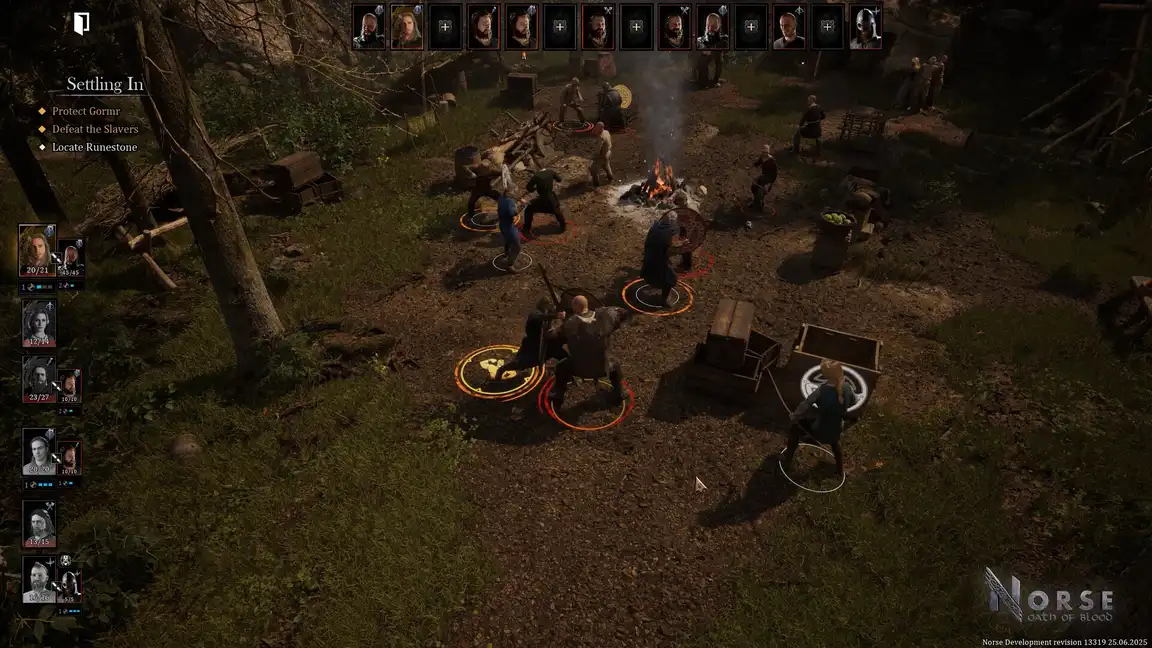Select the "Defeat the Slavers" objective

(x=95, y=129)
